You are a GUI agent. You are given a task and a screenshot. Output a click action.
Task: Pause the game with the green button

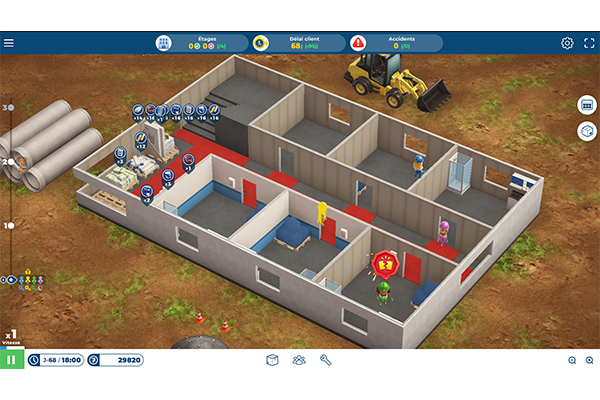[x=12, y=360]
